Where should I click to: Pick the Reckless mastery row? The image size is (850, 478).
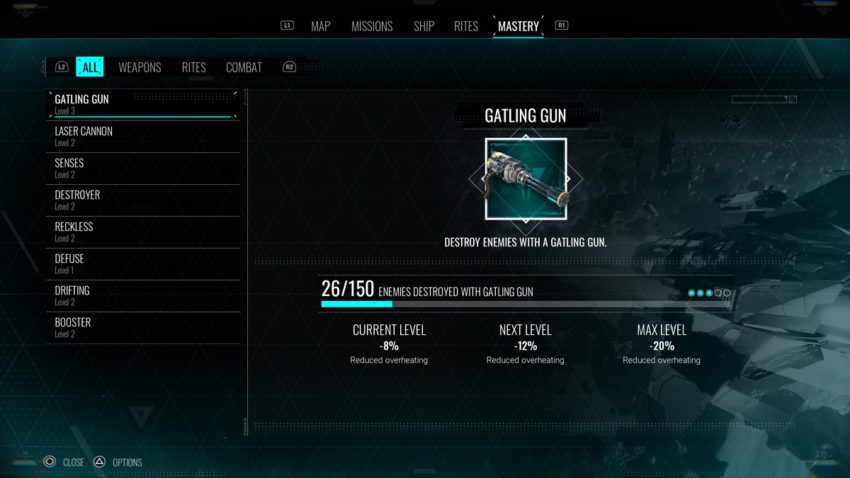click(143, 232)
